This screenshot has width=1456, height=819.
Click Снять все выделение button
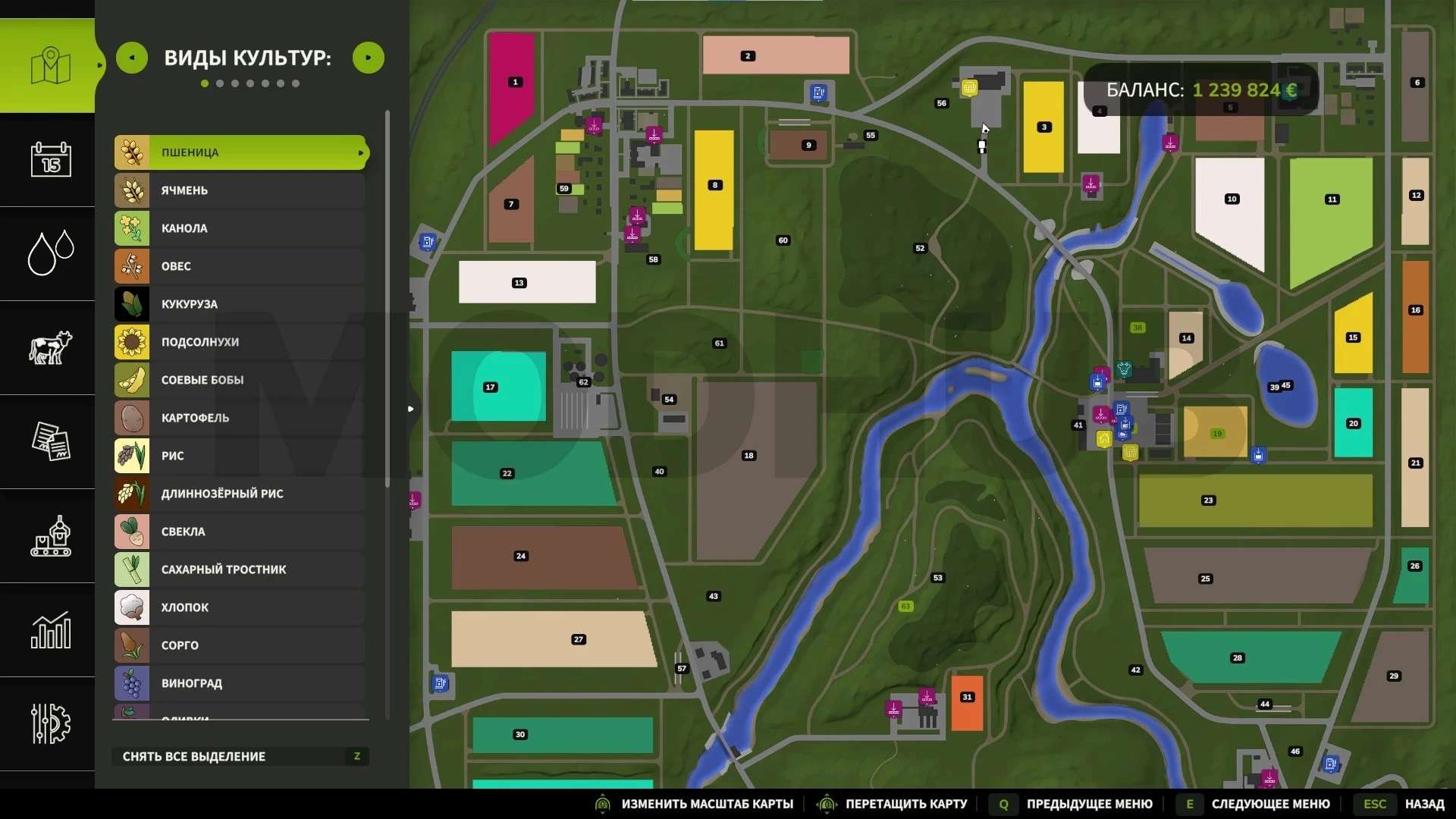pyautogui.click(x=240, y=756)
